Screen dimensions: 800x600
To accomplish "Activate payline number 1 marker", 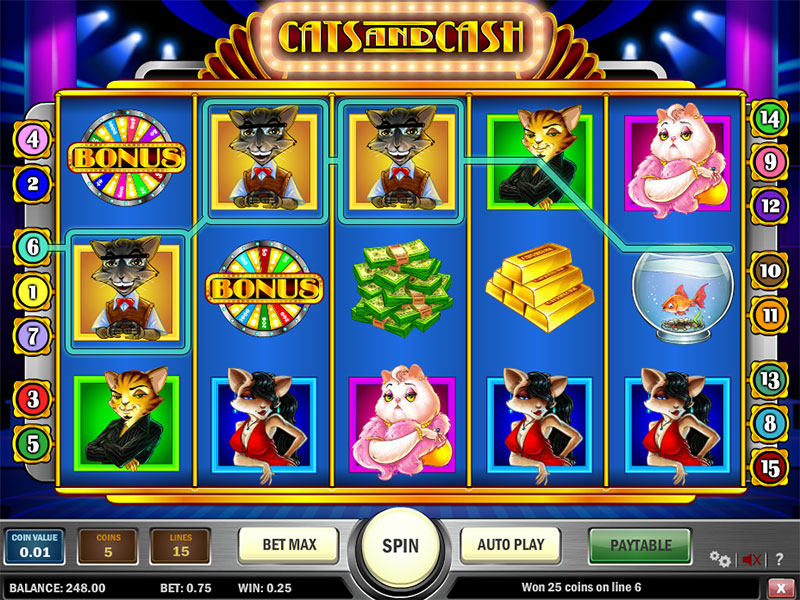I will click(32, 292).
